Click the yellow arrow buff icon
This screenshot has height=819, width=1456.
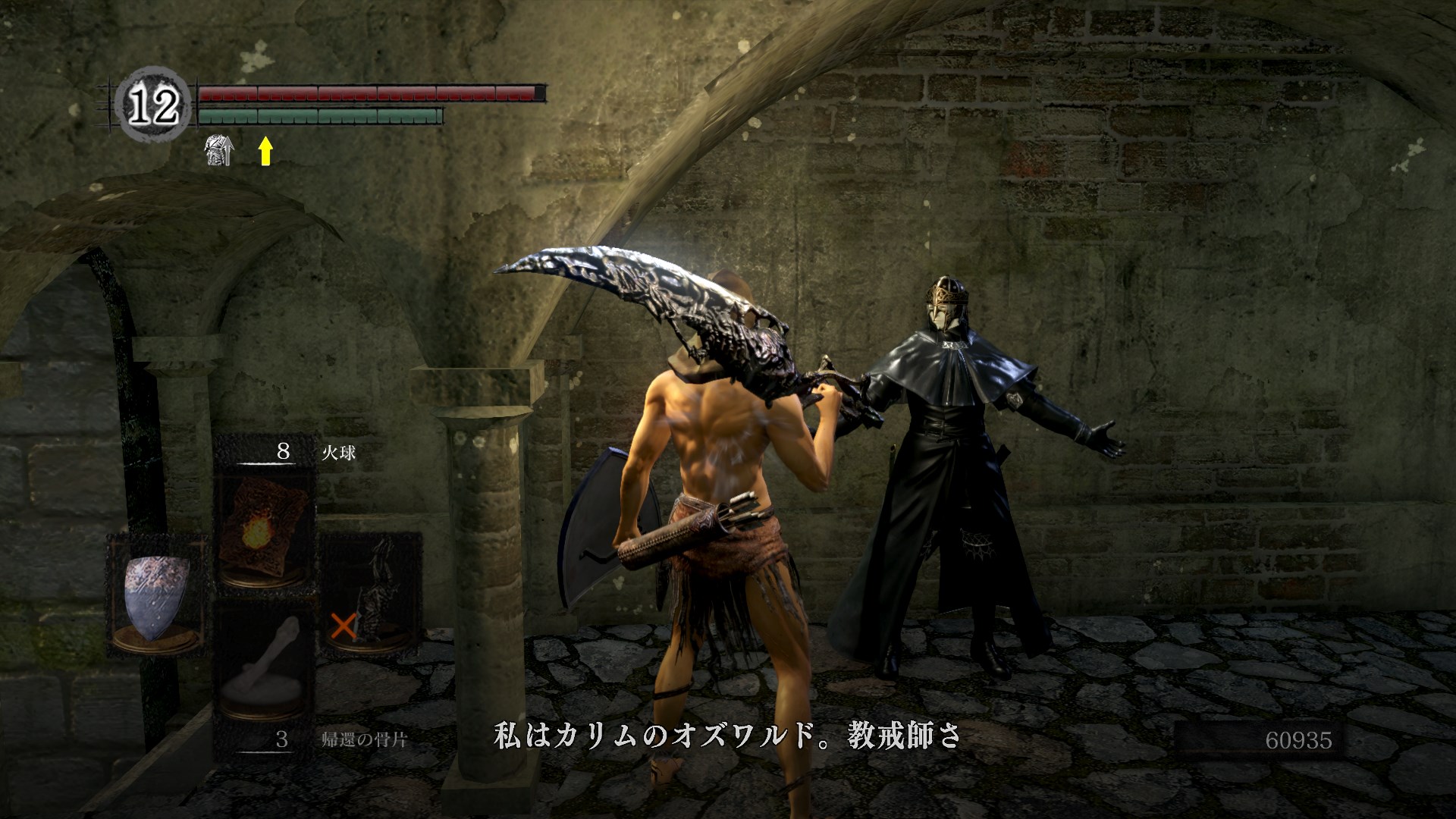pyautogui.click(x=265, y=150)
